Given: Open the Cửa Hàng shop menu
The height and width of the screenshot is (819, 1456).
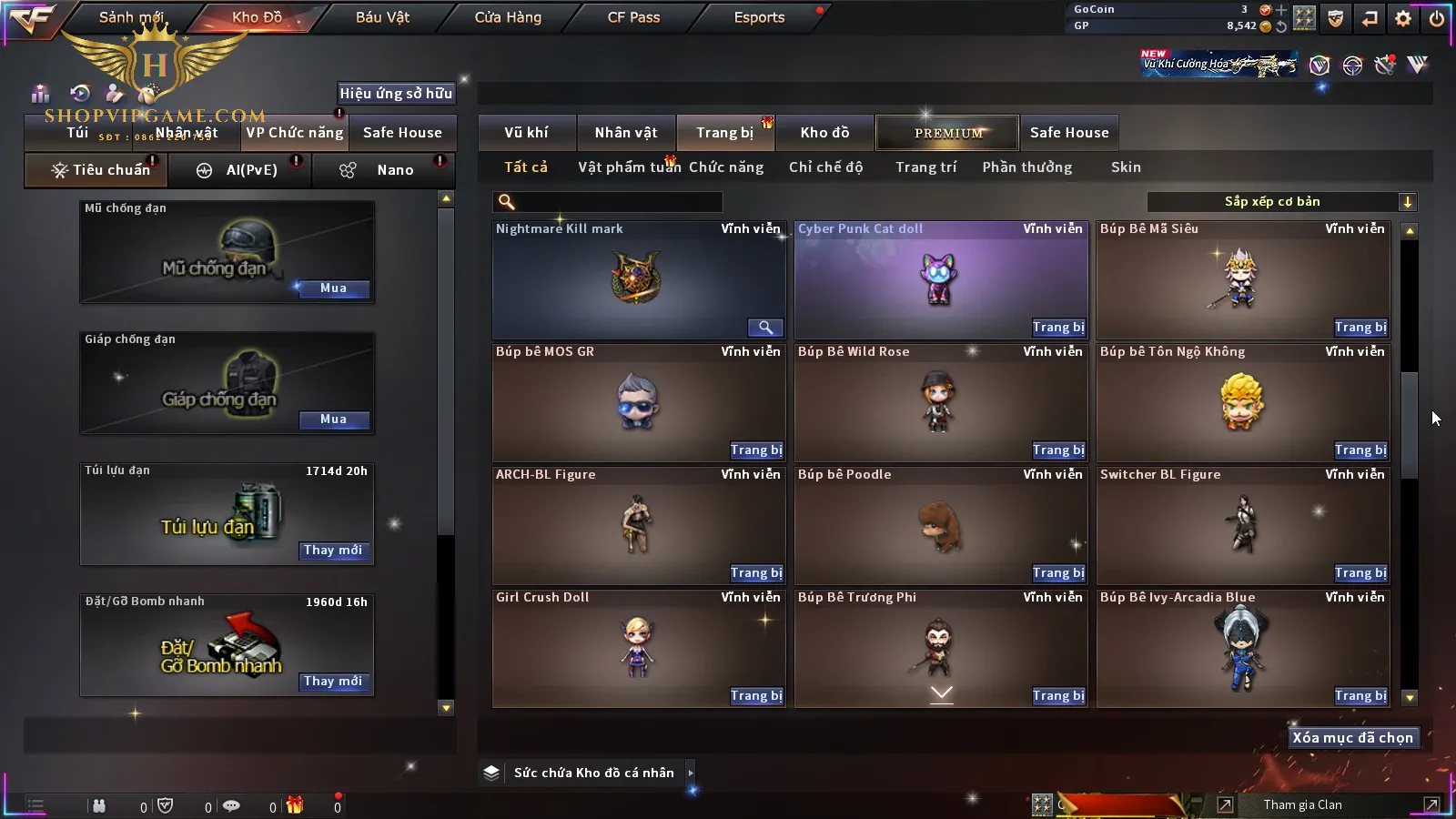Looking at the screenshot, I should coord(508,17).
